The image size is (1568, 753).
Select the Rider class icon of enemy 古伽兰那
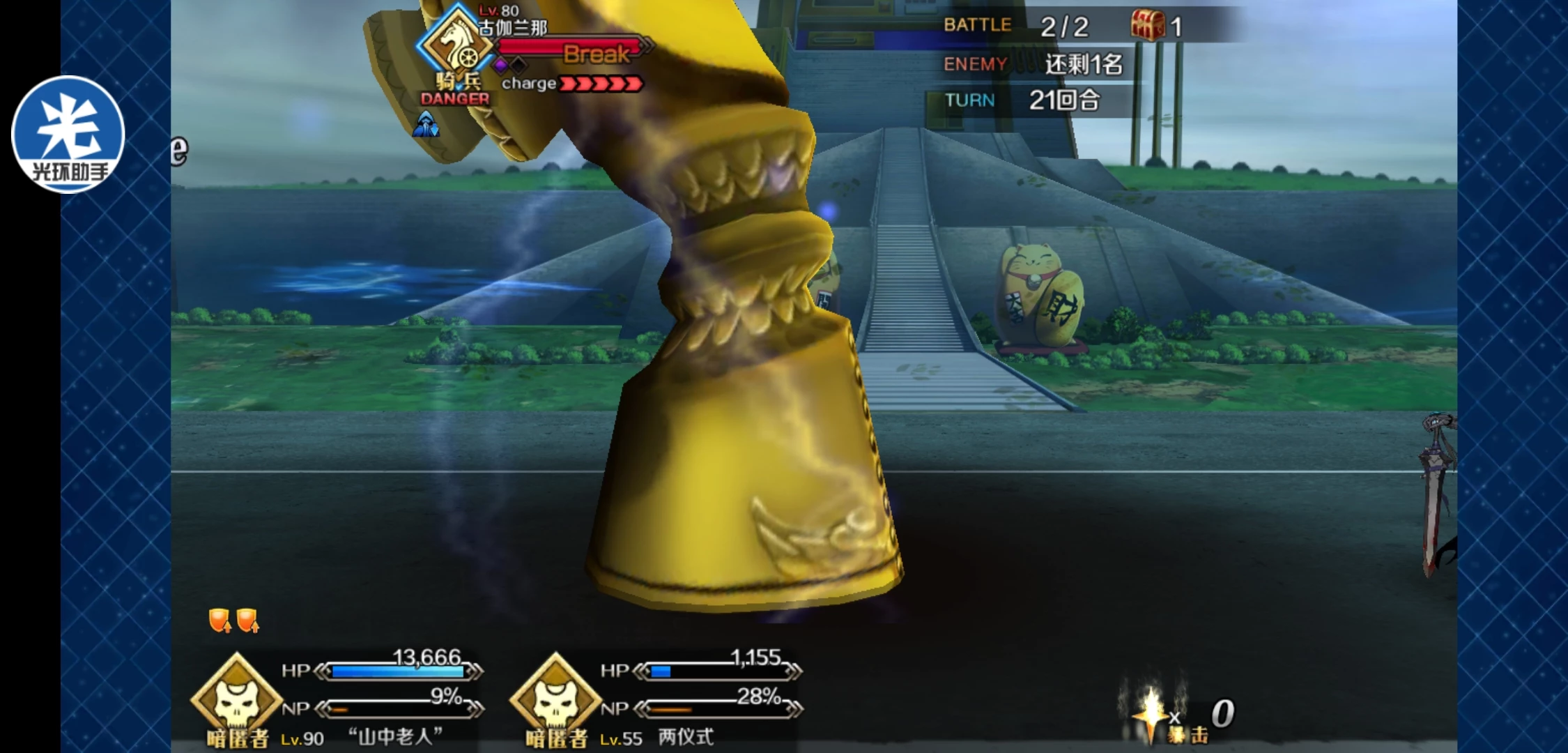[x=455, y=45]
